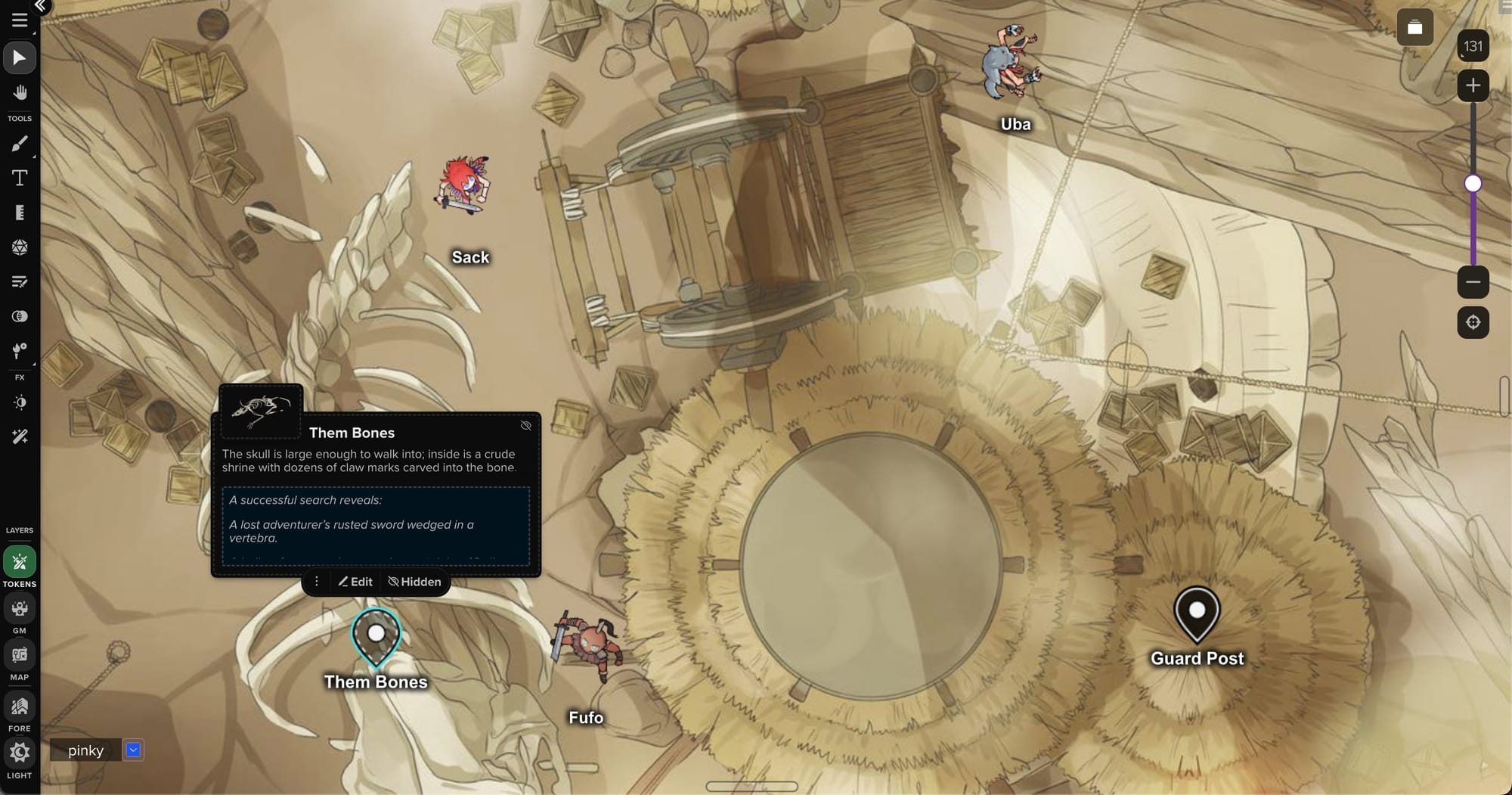Select the text tool
1512x795 pixels.
20,178
